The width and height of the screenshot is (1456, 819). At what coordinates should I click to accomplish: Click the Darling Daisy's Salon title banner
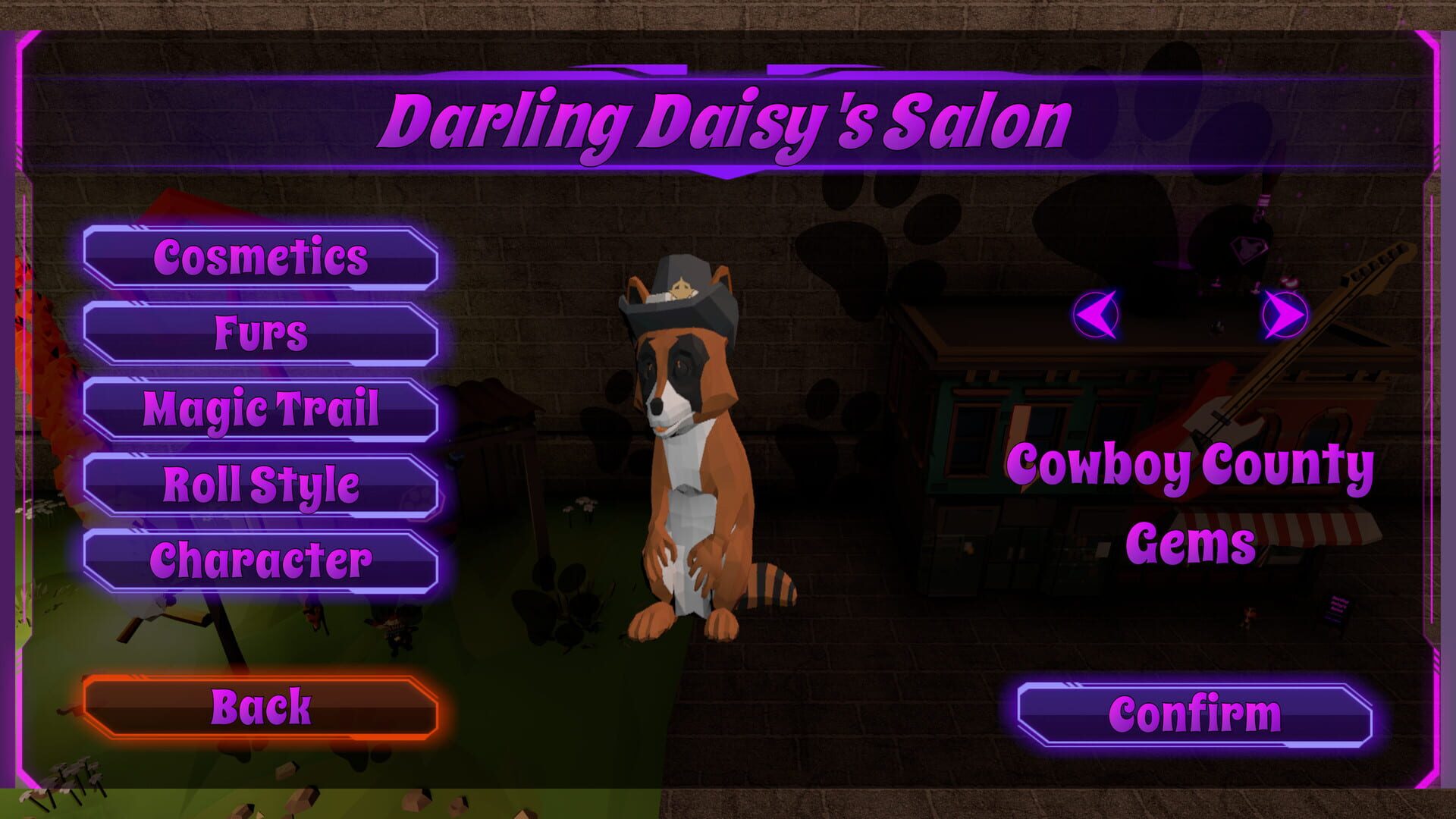coord(728,118)
